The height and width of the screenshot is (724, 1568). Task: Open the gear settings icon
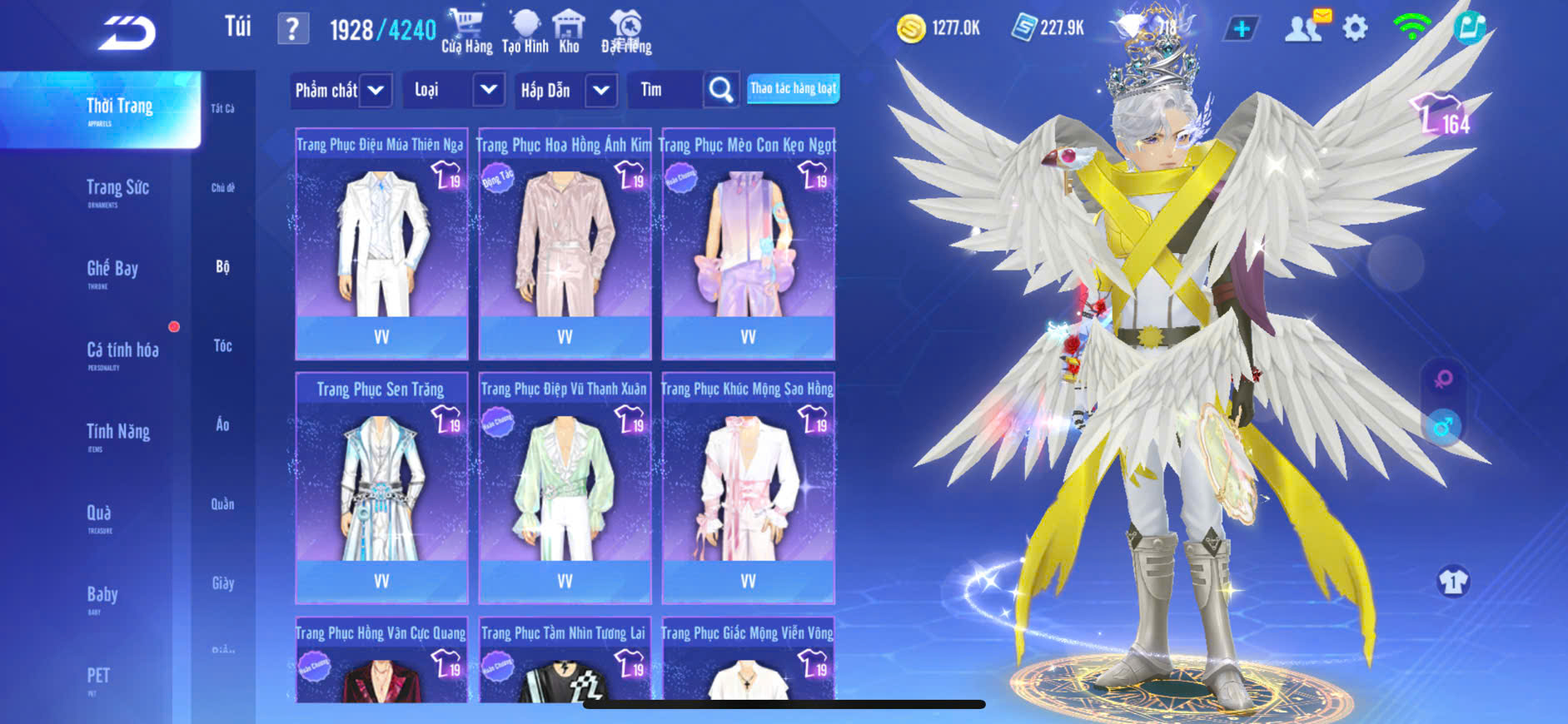click(x=1355, y=29)
